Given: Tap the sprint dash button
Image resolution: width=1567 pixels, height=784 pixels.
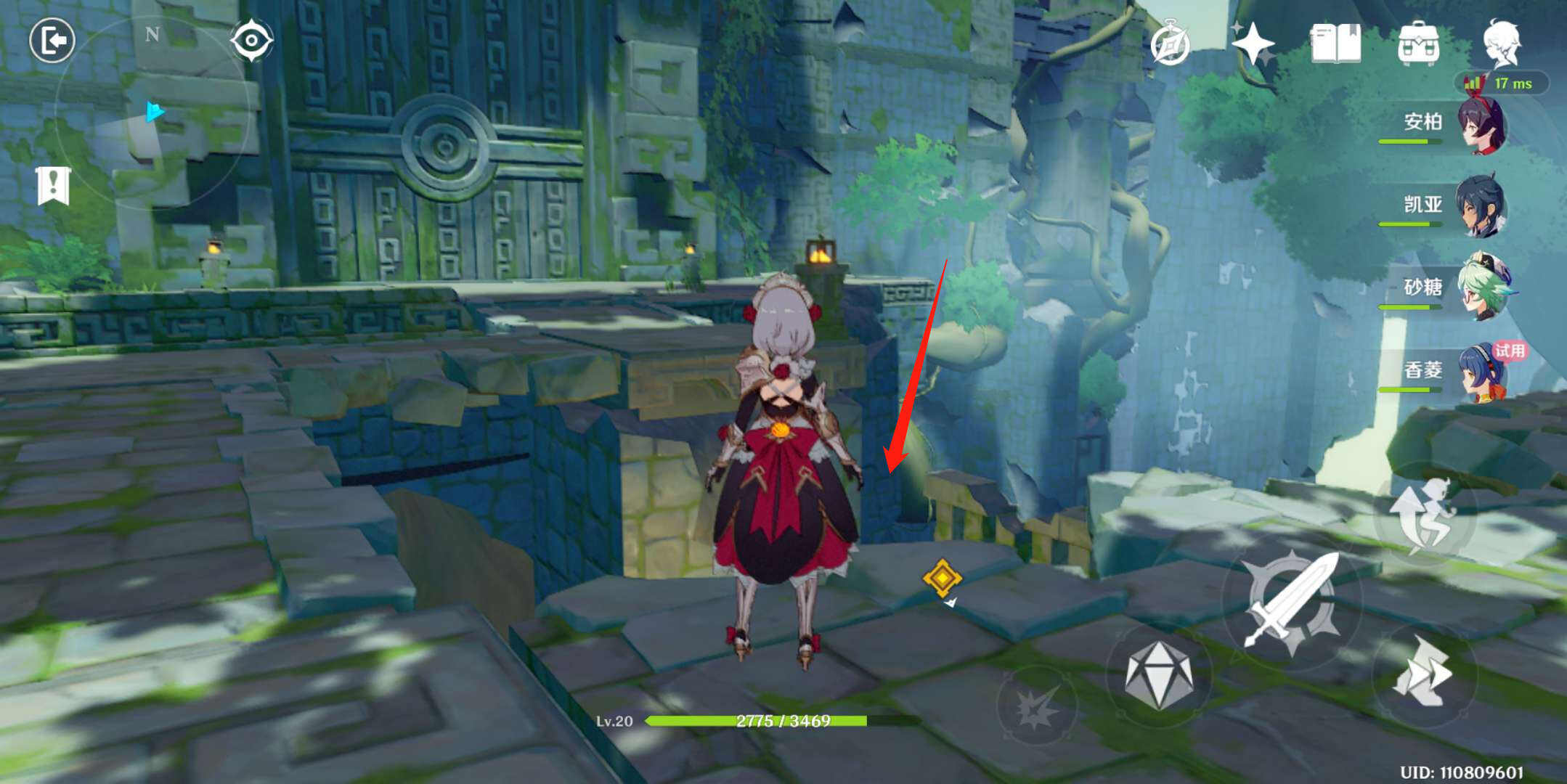Looking at the screenshot, I should 1422,673.
